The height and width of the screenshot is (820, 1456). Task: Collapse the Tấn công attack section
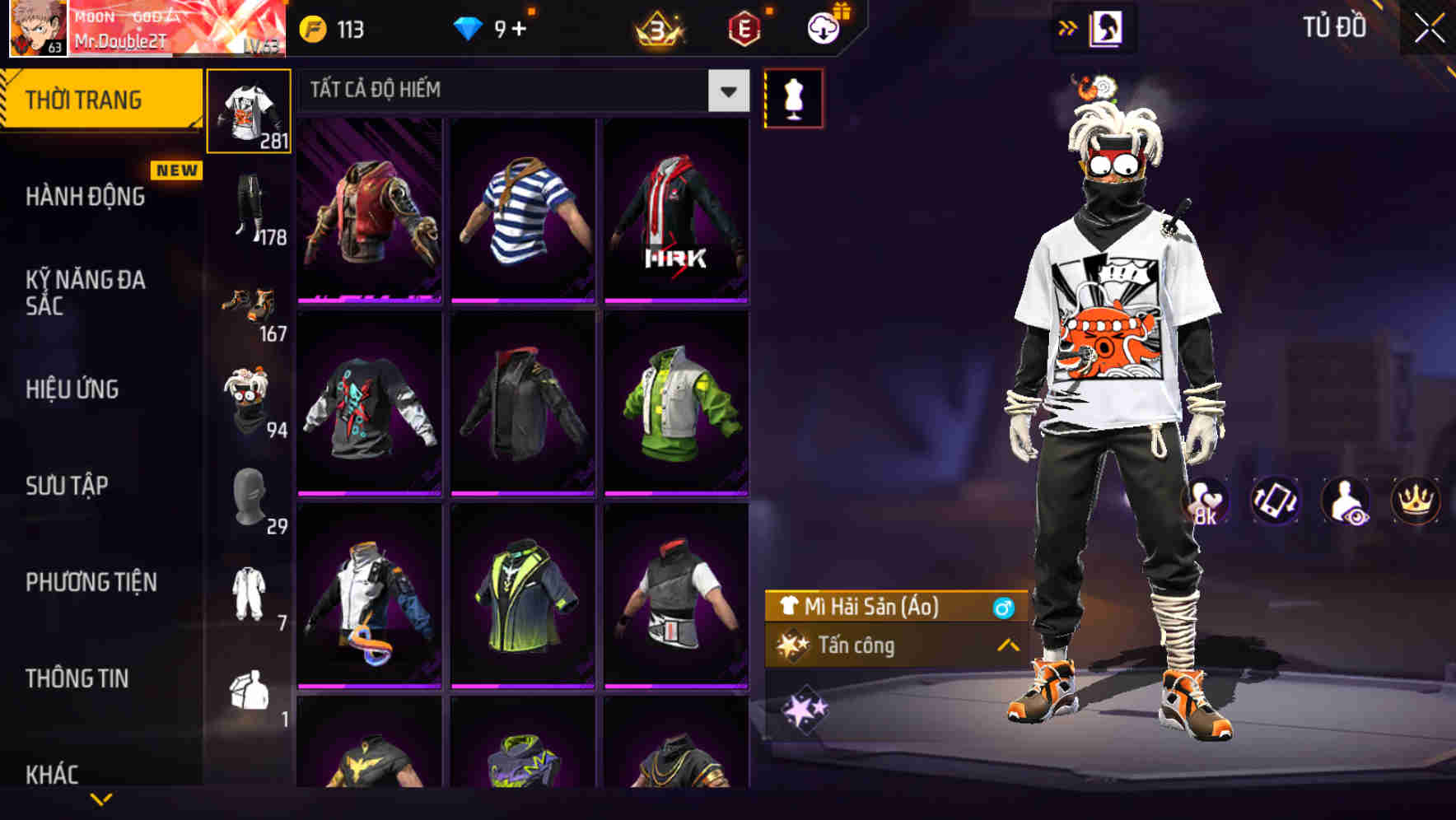coord(1009,647)
